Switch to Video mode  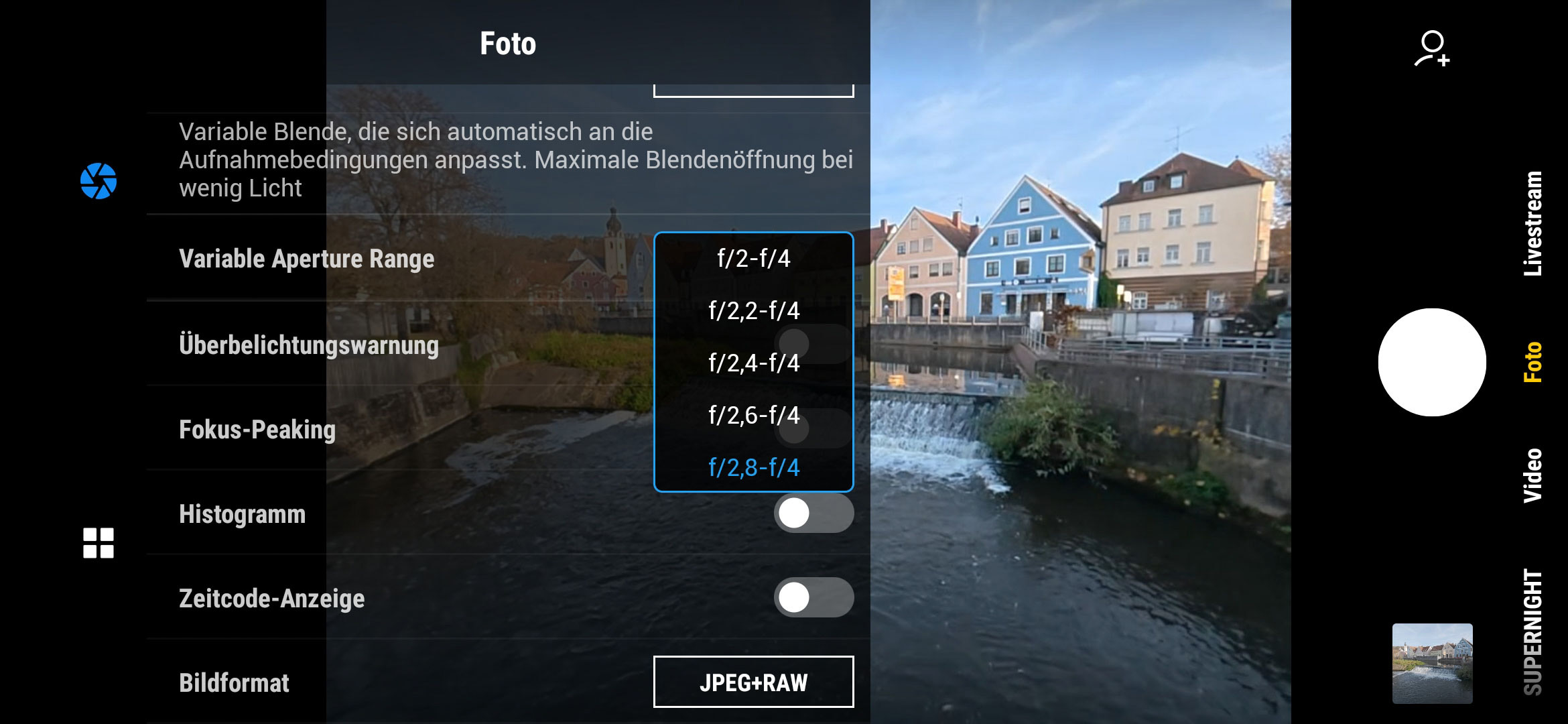[x=1533, y=475]
